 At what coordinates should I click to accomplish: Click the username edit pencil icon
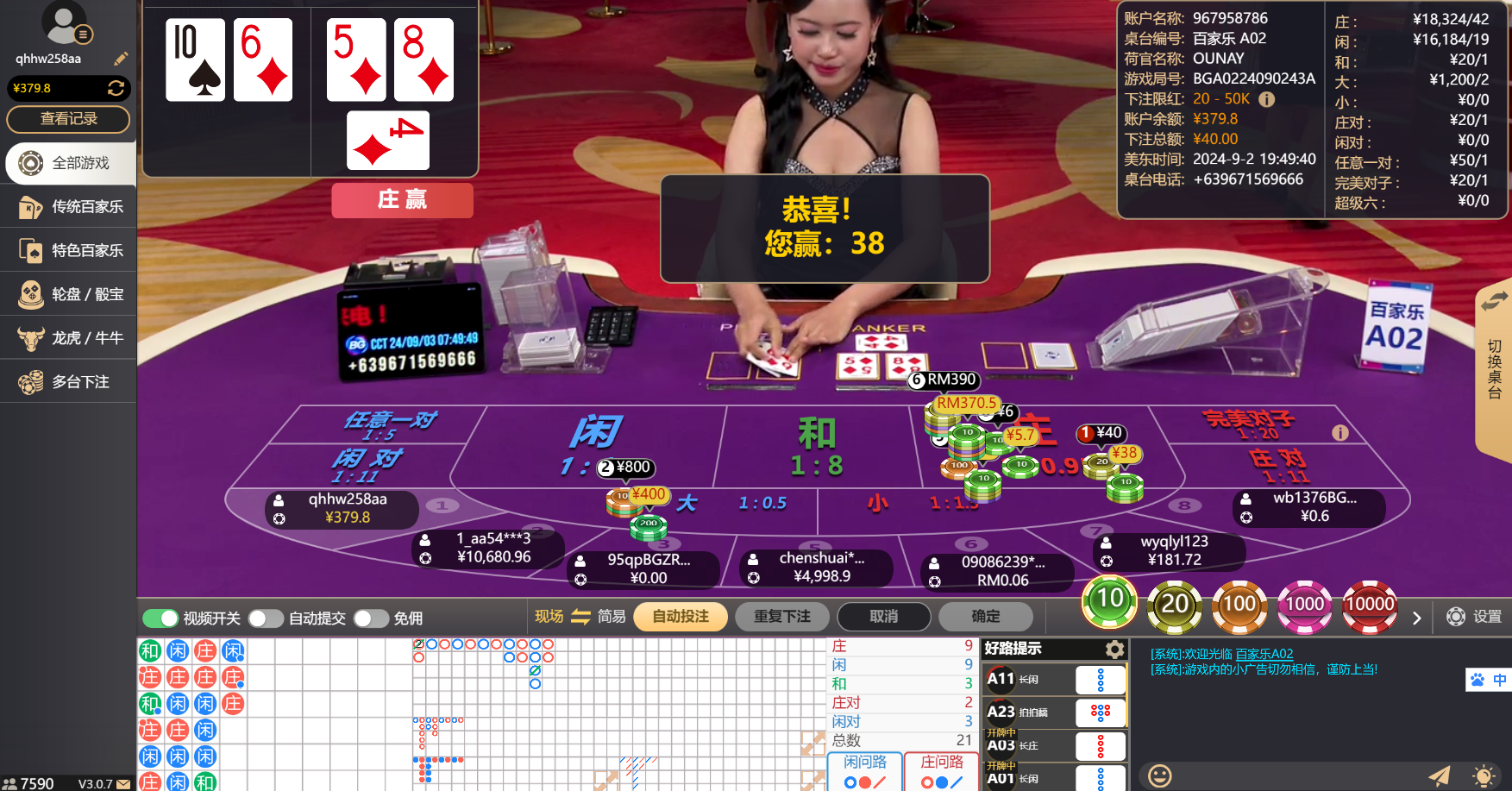click(x=121, y=59)
